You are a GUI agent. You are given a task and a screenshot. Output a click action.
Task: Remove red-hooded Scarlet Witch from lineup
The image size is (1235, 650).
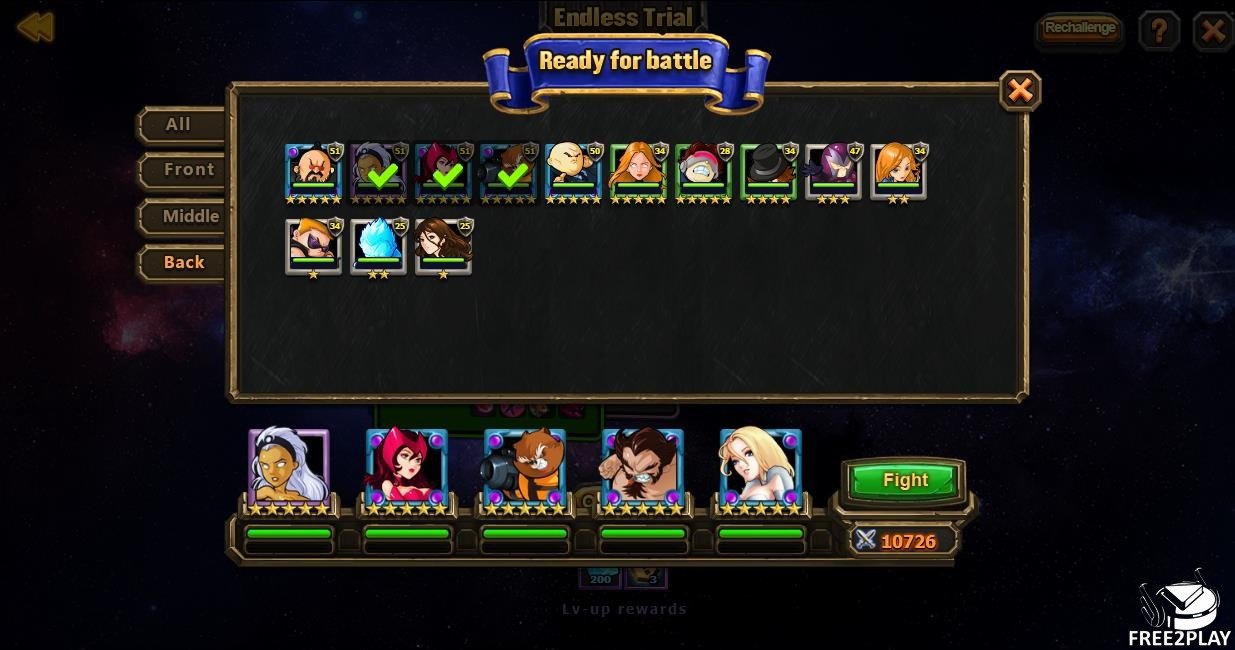406,466
